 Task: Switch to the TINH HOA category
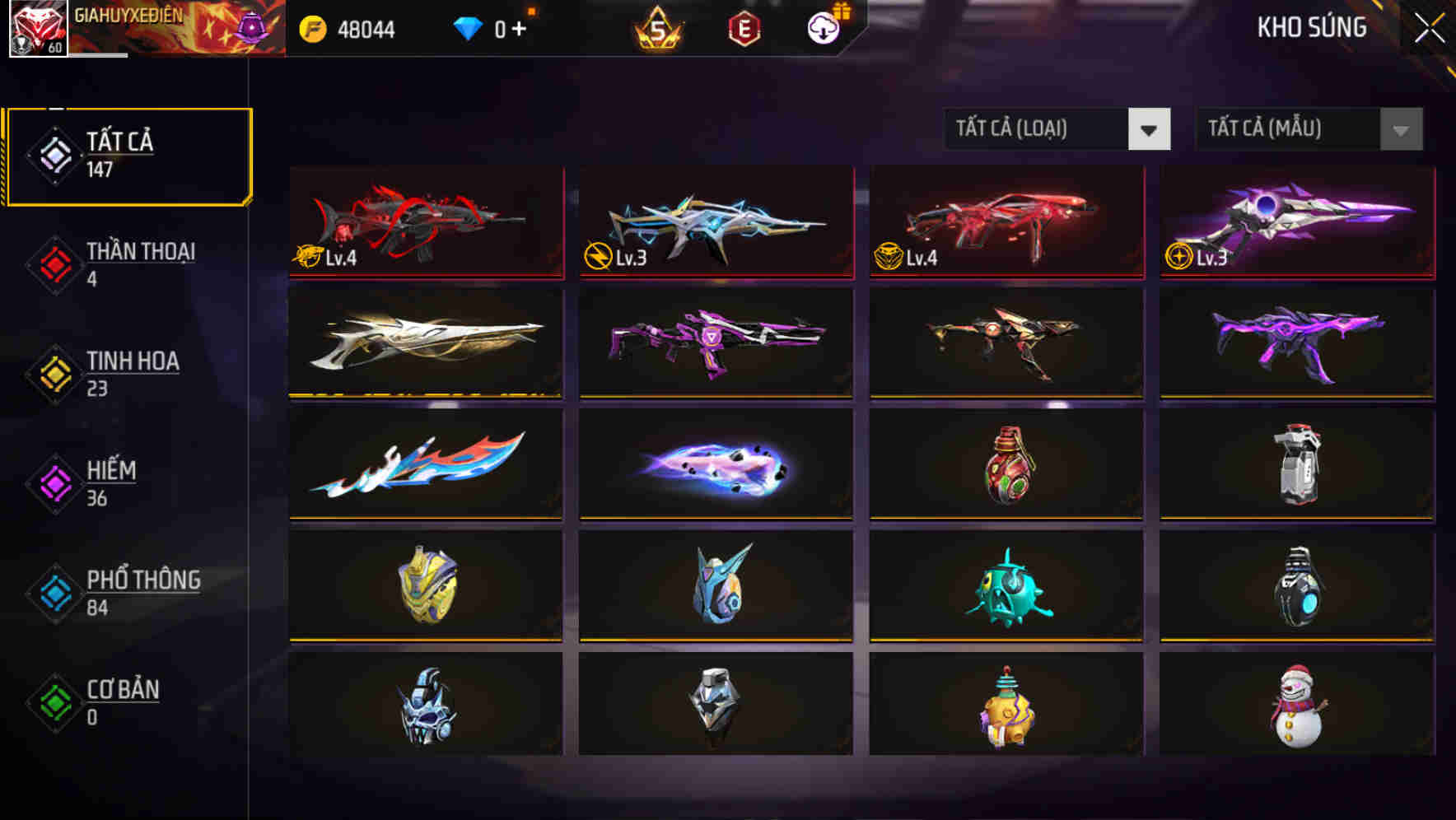click(132, 373)
